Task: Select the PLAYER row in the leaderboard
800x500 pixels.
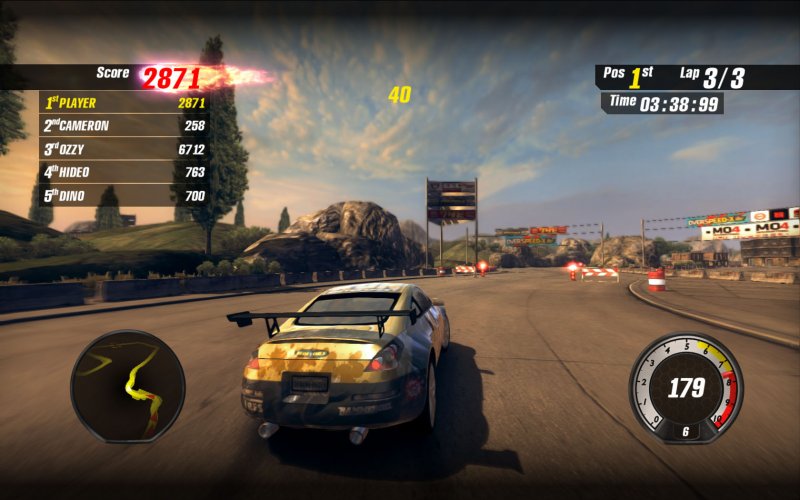Action: pos(124,102)
